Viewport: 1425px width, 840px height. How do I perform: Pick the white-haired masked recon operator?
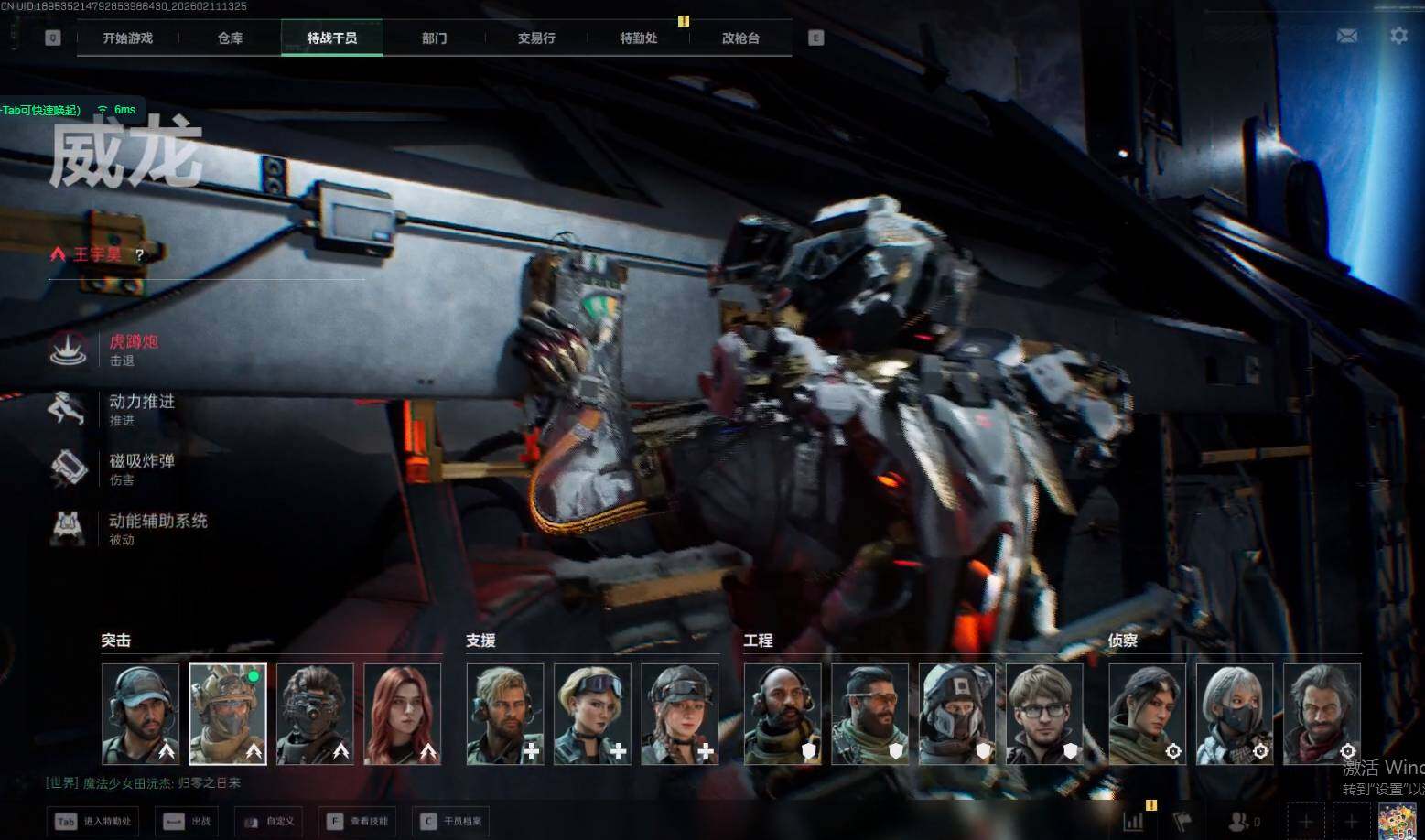click(x=1234, y=714)
